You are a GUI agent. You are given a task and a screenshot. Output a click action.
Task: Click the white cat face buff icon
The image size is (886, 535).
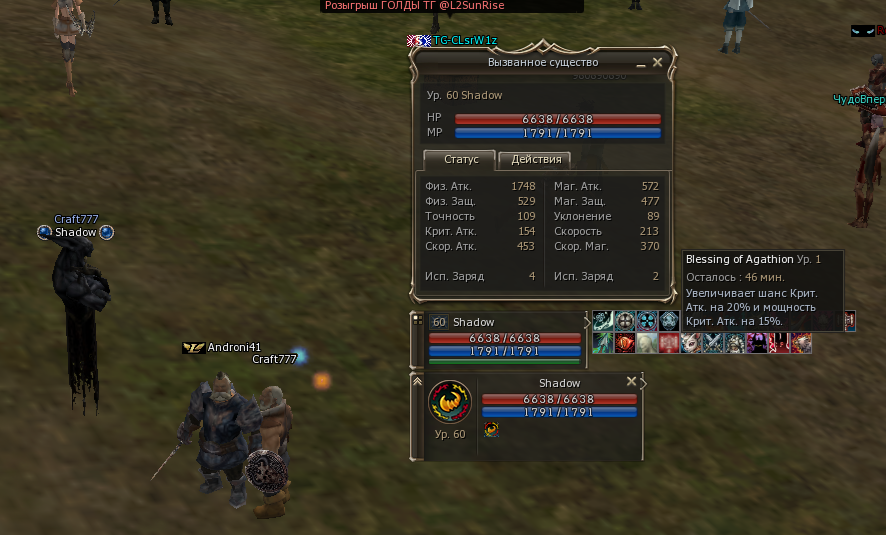tap(691, 343)
